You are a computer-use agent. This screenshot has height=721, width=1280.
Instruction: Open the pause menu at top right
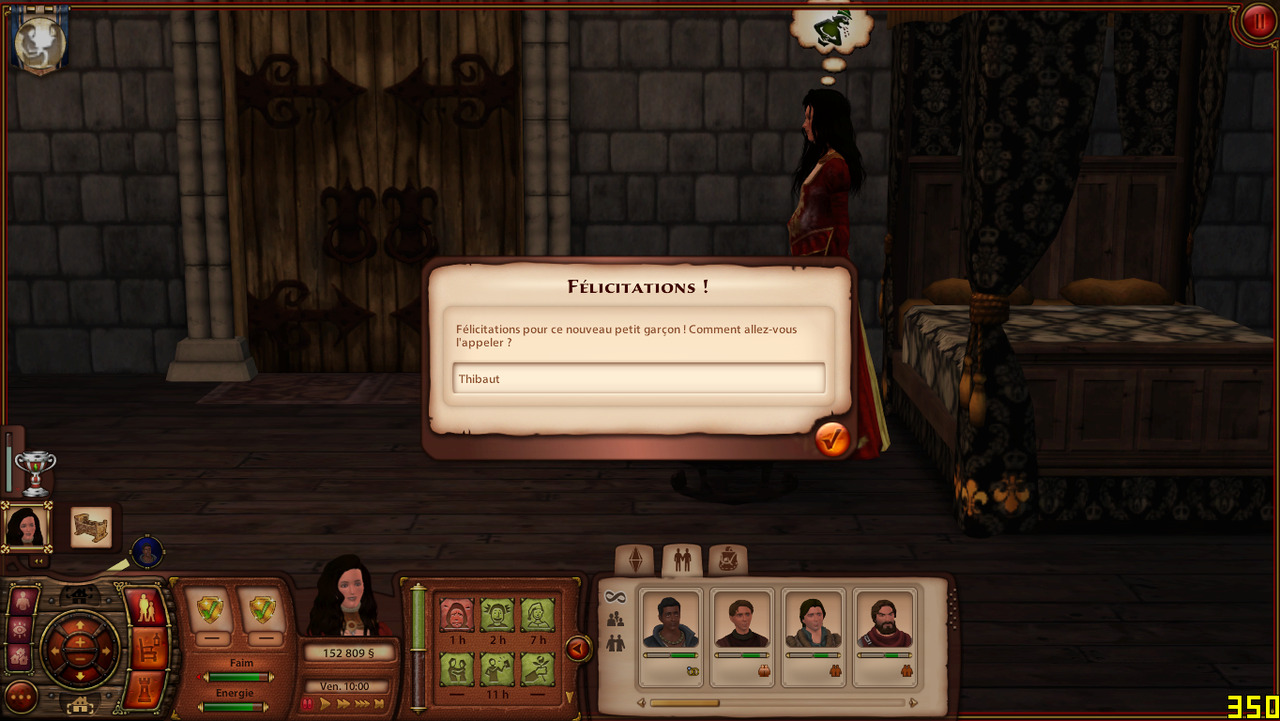1256,22
